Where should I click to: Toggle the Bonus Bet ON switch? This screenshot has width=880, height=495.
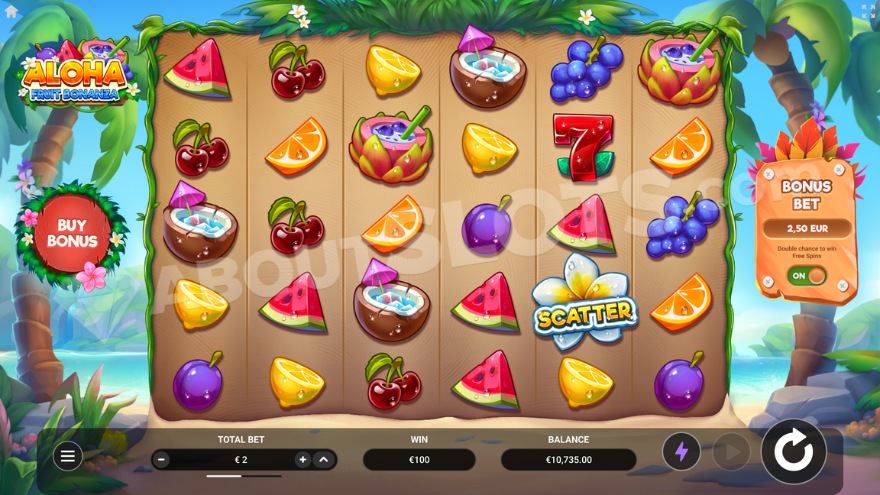pyautogui.click(x=808, y=275)
